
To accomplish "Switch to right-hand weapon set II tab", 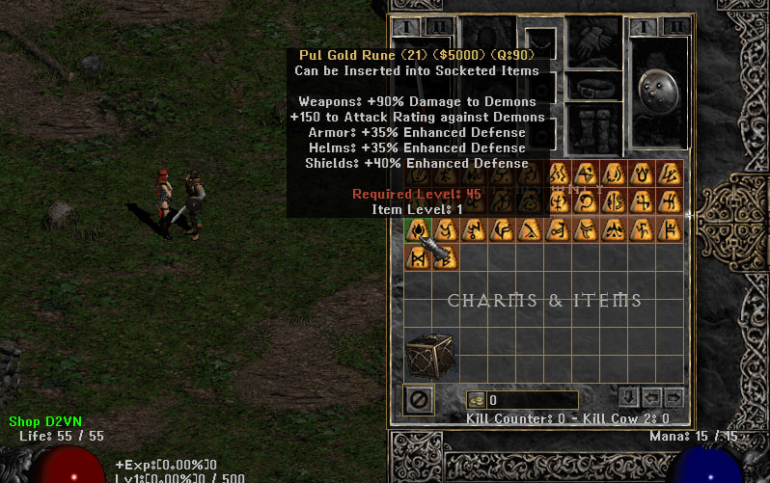I will point(677,26).
